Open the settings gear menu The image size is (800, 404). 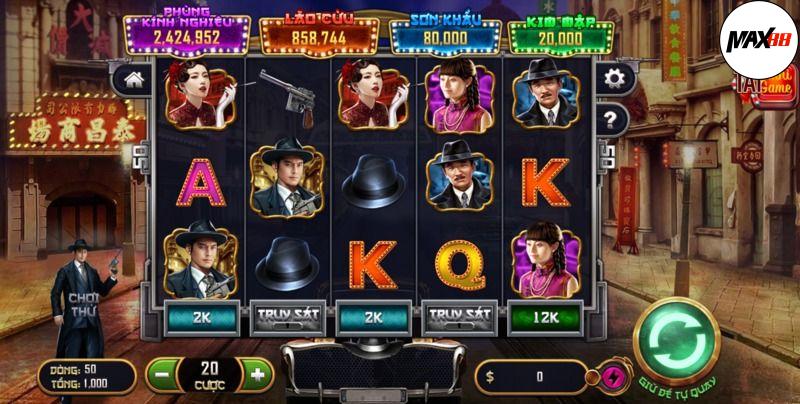(x=610, y=78)
